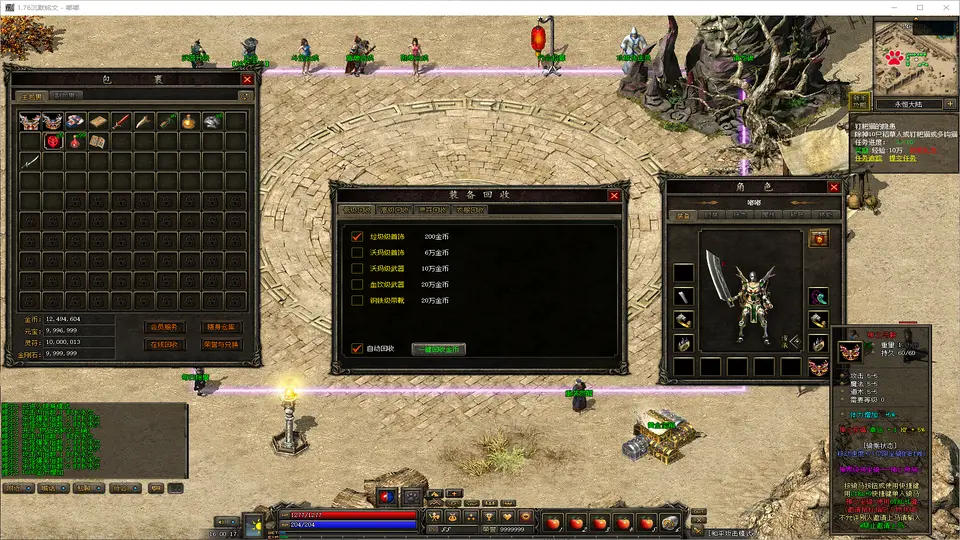Image resolution: width=960 pixels, height=540 pixels.
Task: Close the 角色 character window
Action: click(834, 187)
